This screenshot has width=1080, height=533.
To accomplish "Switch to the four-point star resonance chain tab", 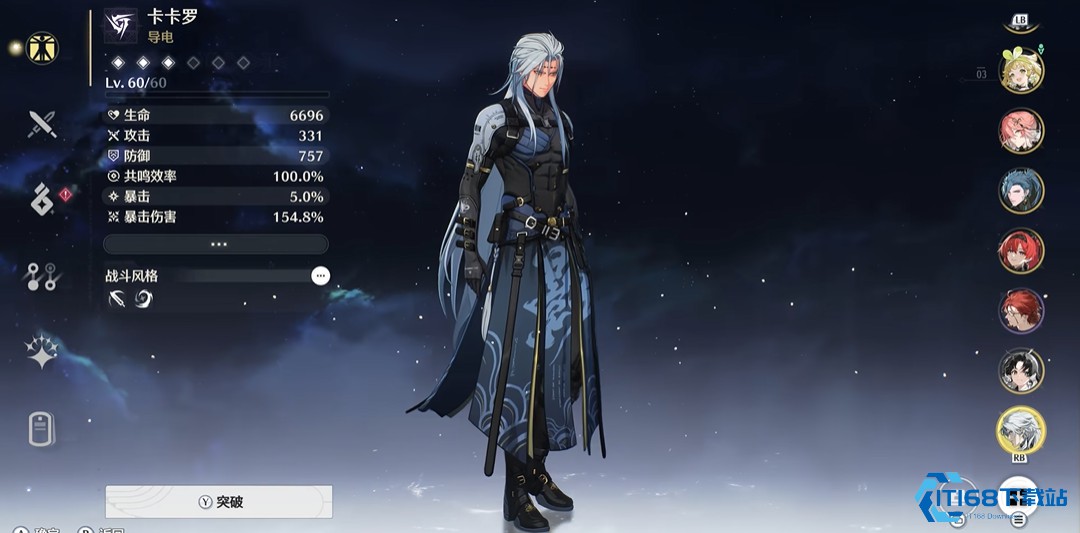I will [x=42, y=353].
